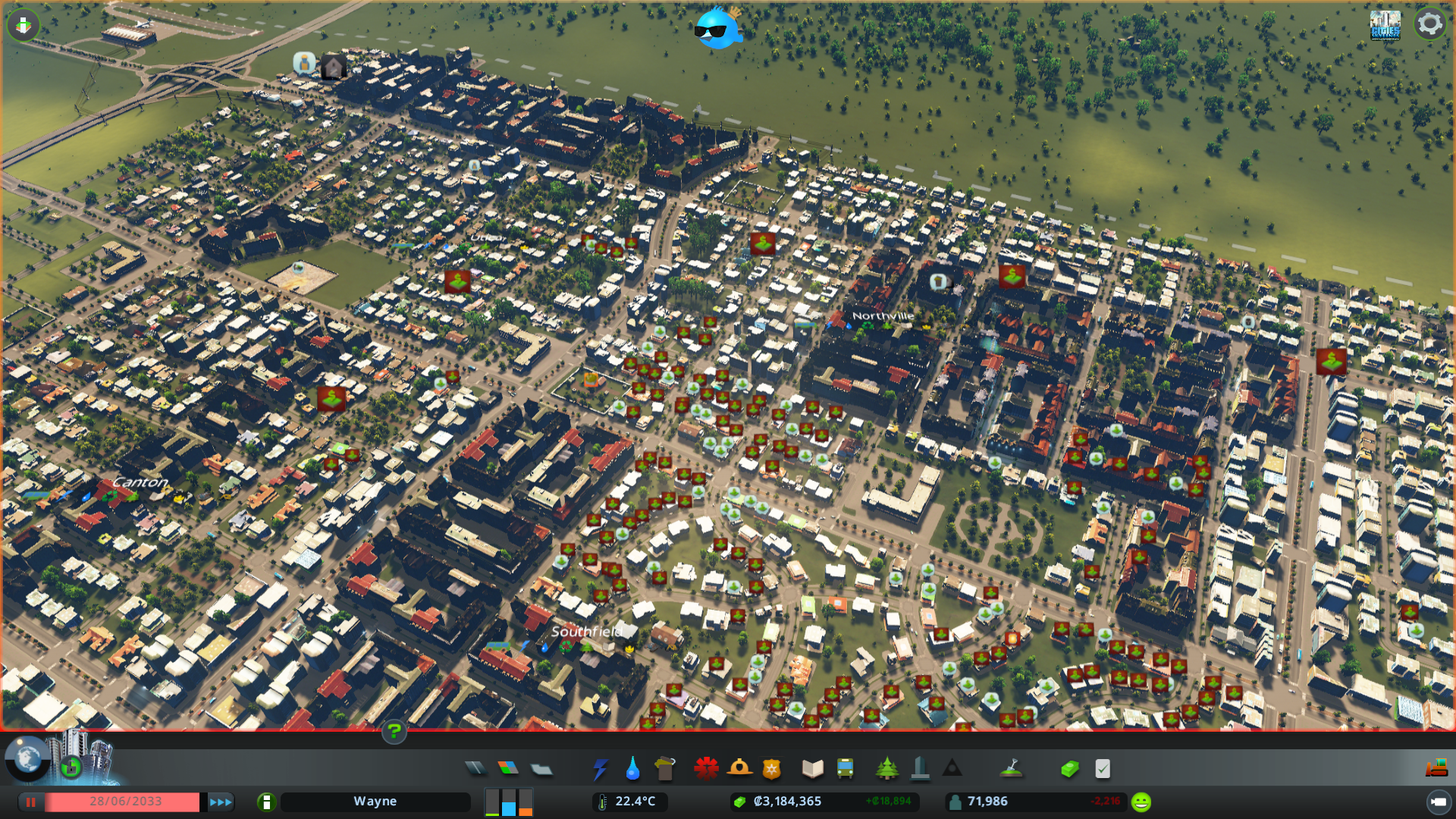Click the help question mark button
This screenshot has width=1456, height=819.
(394, 733)
